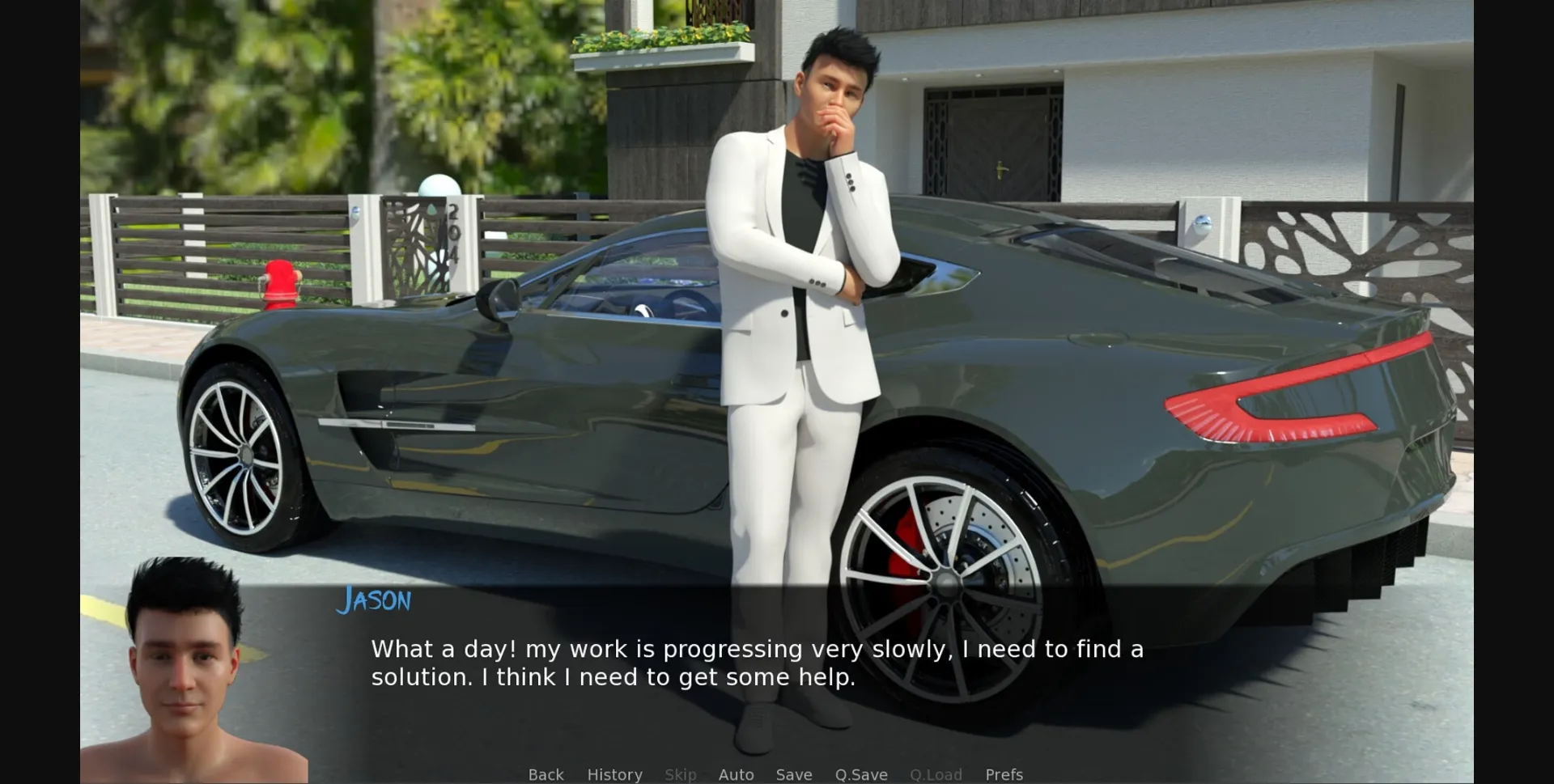This screenshot has height=784, width=1554.
Task: Open the Prefs settings screen
Action: 1004,774
